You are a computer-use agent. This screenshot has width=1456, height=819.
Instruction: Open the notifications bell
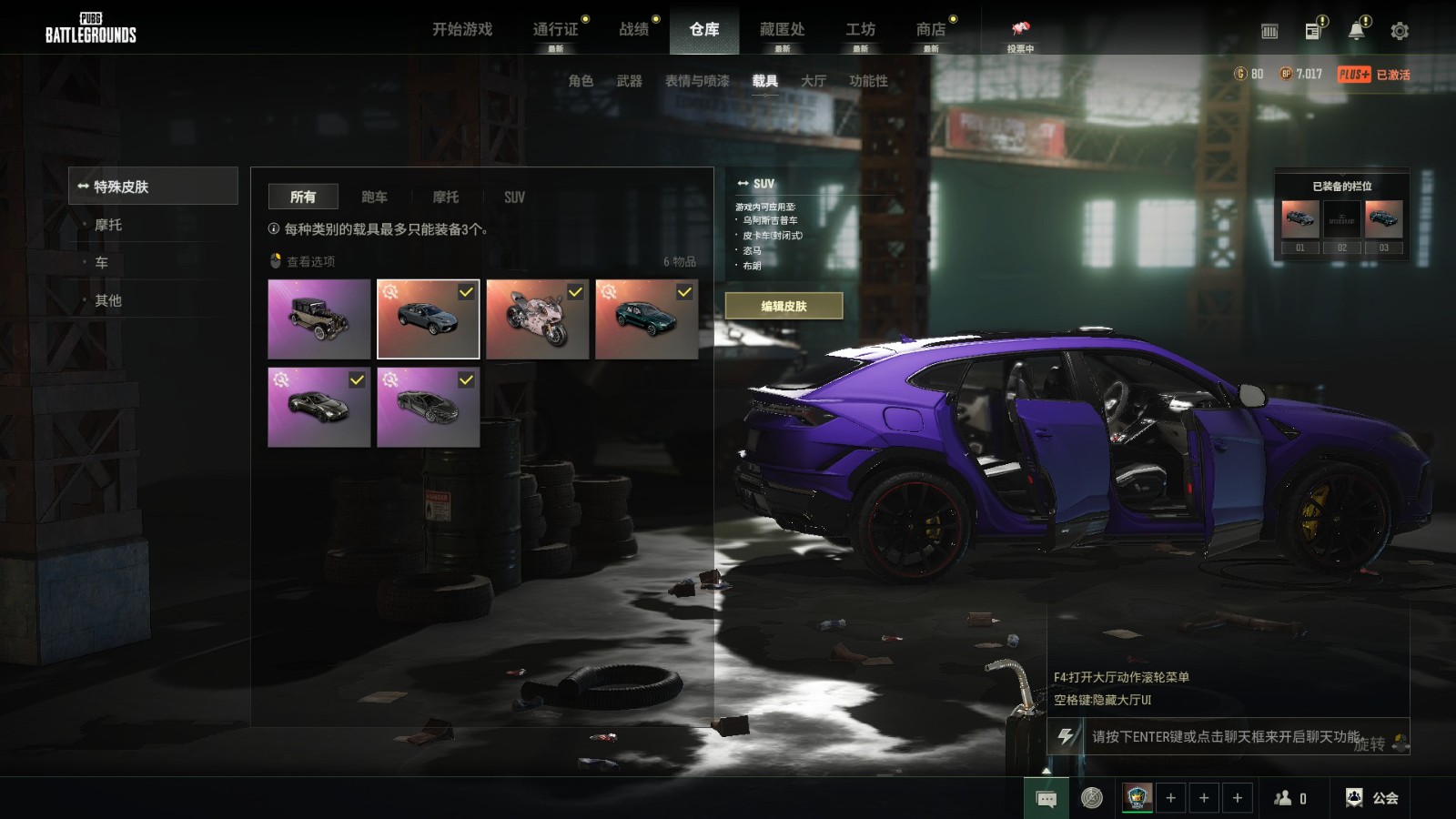pyautogui.click(x=1356, y=31)
